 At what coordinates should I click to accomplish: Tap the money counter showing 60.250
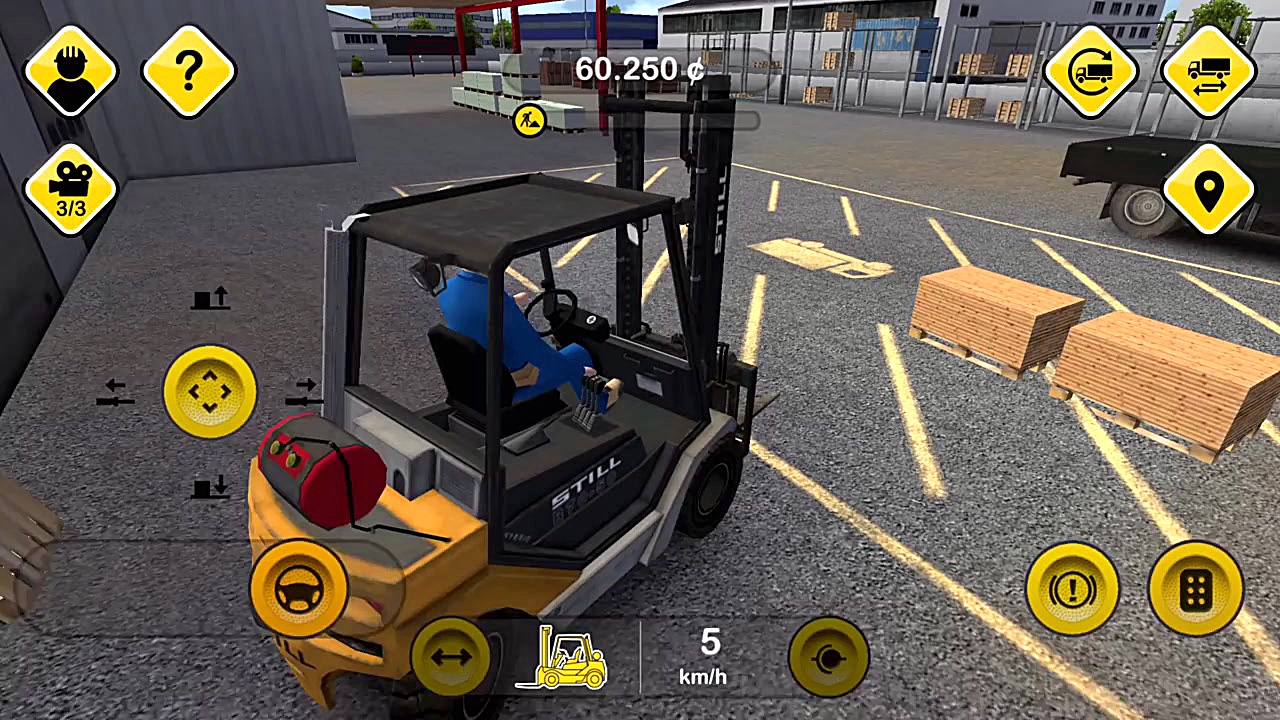[640, 70]
